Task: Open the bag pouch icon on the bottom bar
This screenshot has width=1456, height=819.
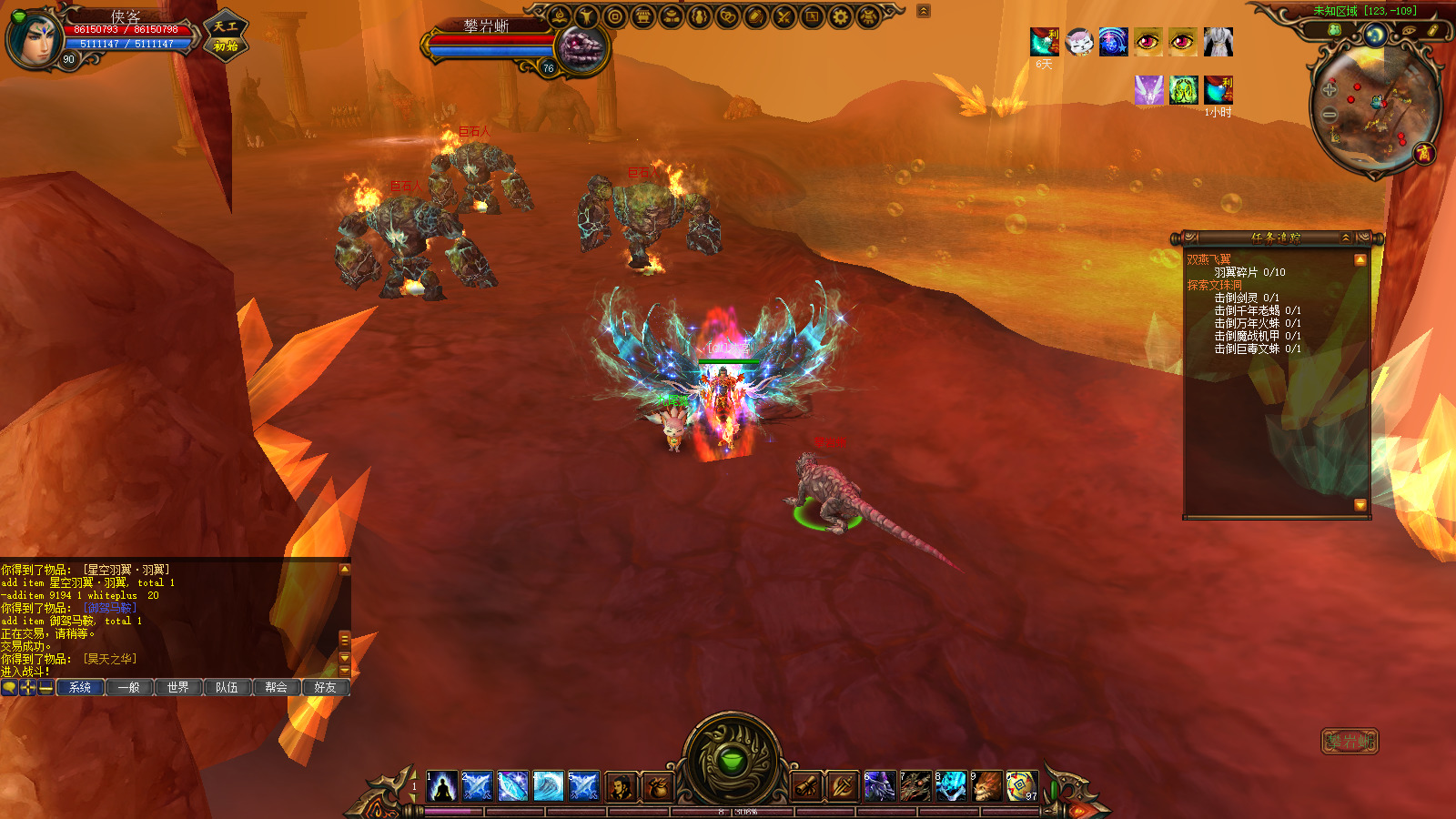Action: [x=658, y=786]
